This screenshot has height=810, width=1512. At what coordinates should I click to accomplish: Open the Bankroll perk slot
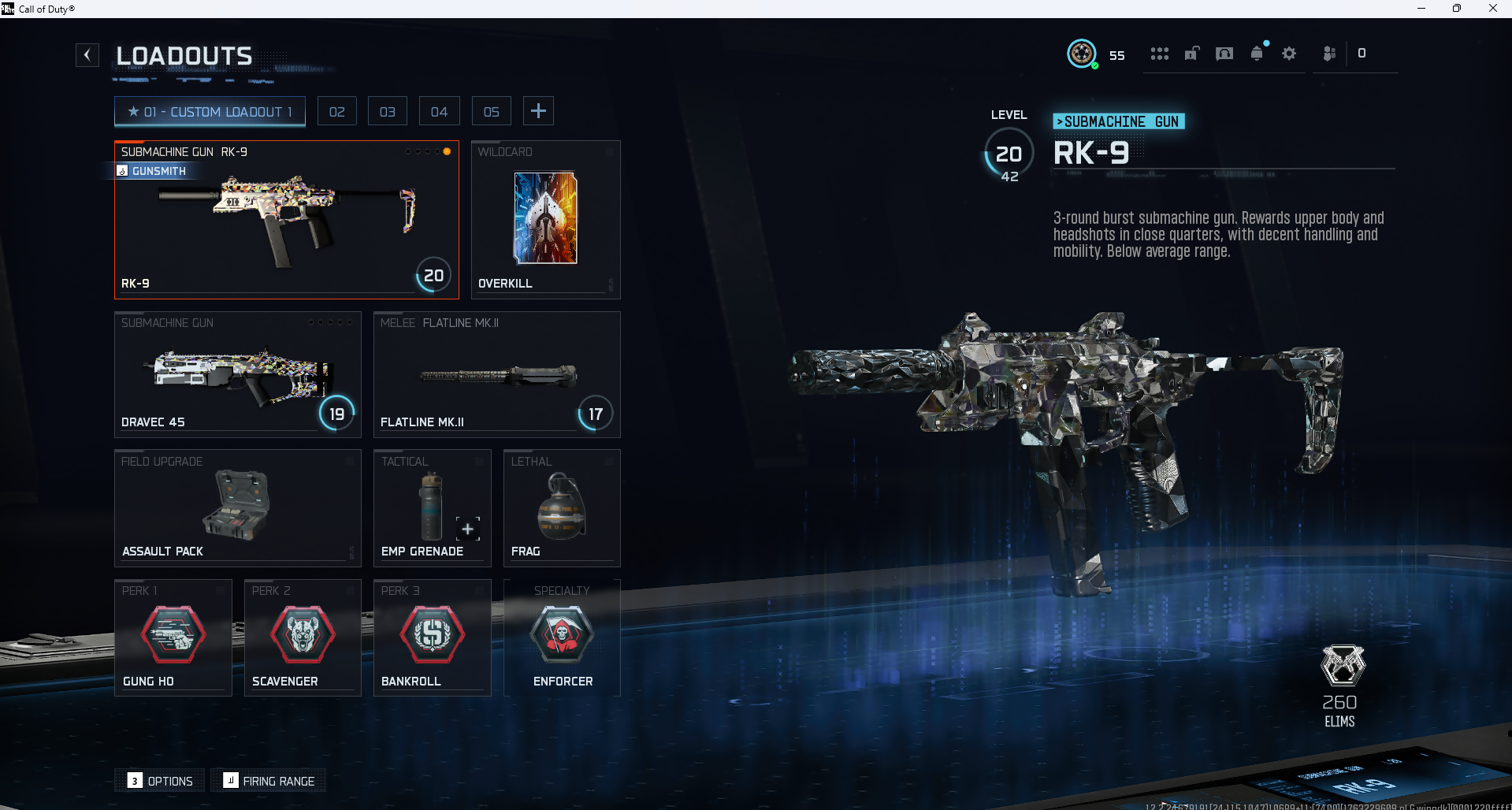(x=432, y=637)
